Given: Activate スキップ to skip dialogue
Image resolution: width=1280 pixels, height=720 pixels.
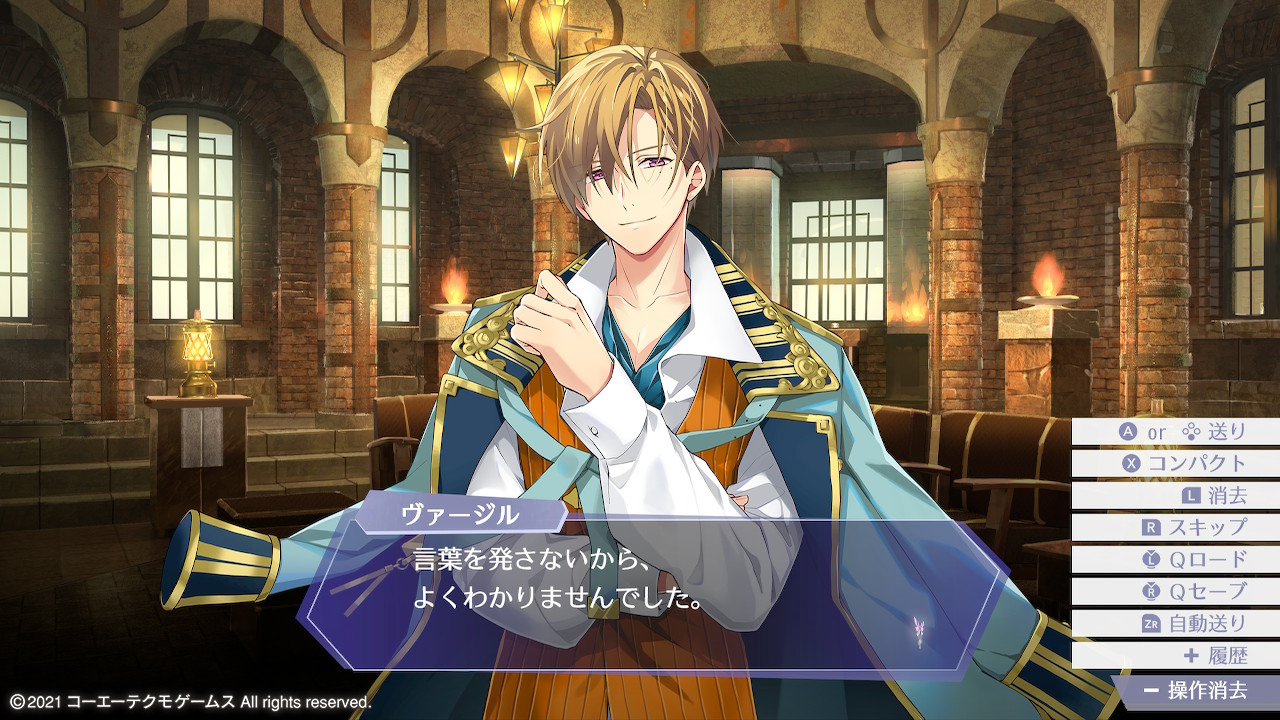Looking at the screenshot, I should pos(1176,528).
